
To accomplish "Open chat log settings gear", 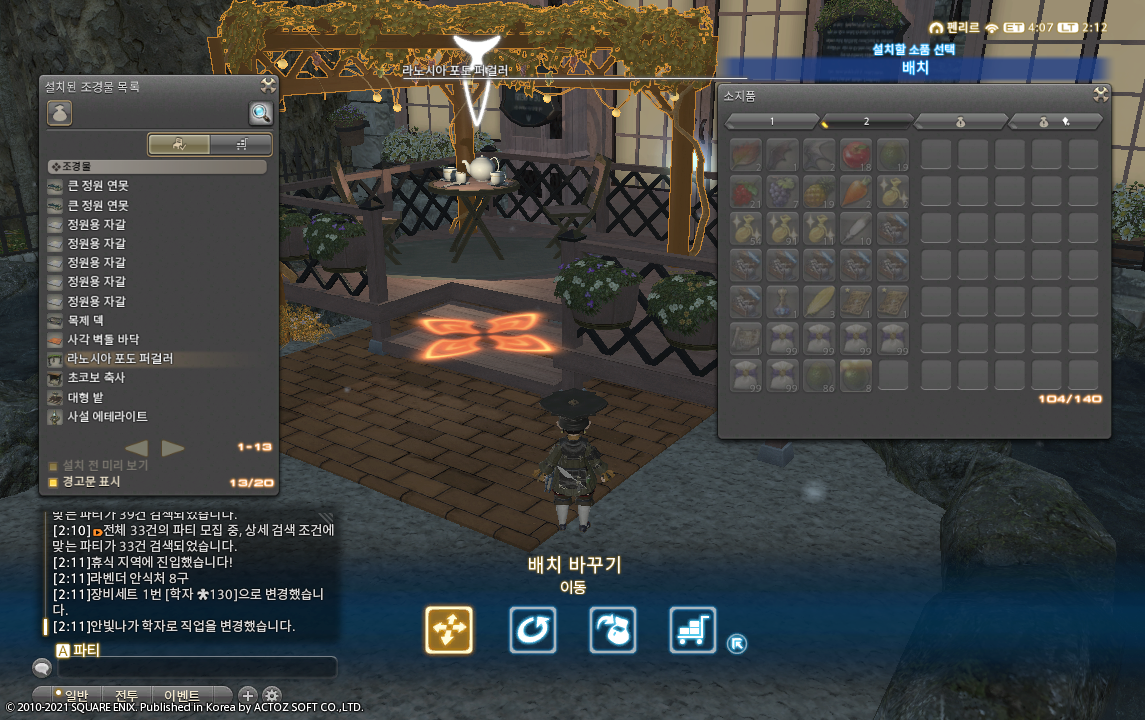I will (x=272, y=695).
